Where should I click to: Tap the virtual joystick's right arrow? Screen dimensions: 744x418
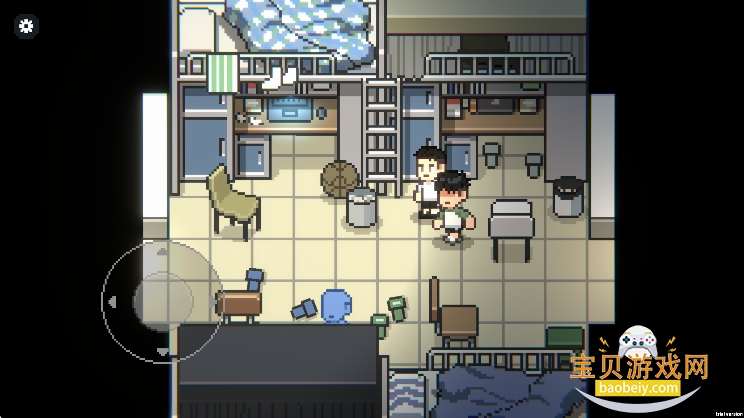click(x=213, y=300)
